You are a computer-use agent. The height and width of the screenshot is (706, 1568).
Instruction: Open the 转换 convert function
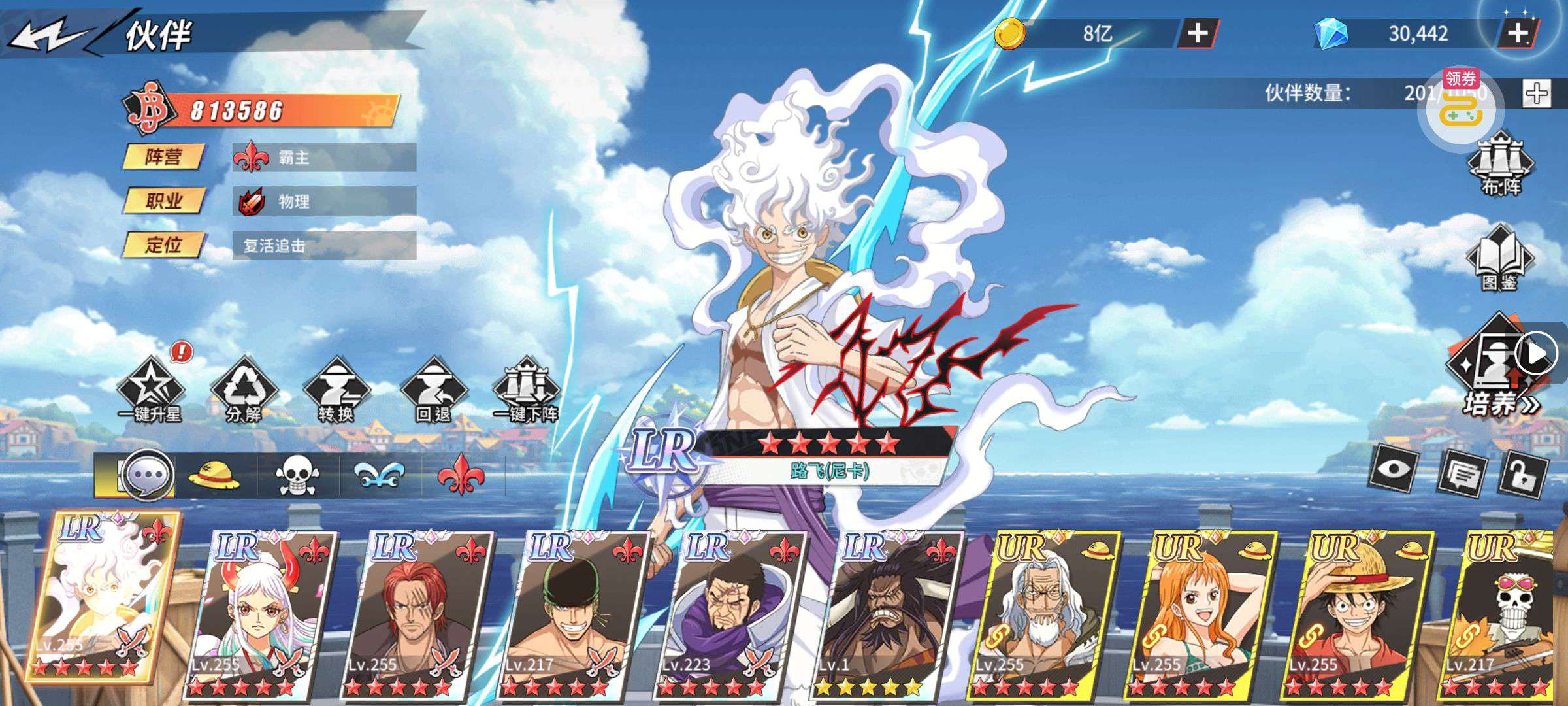click(x=336, y=390)
